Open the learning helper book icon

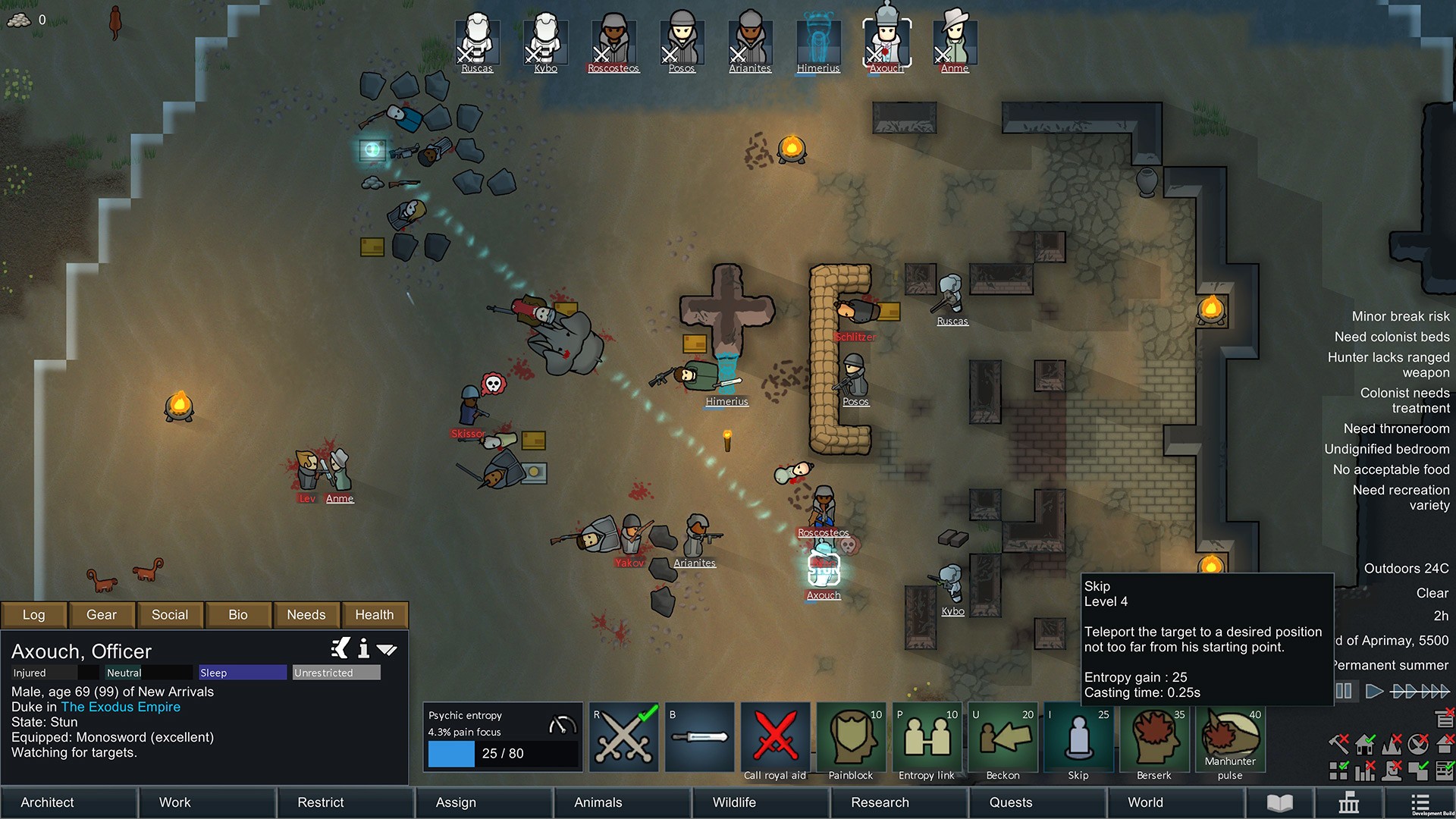coord(1281,802)
